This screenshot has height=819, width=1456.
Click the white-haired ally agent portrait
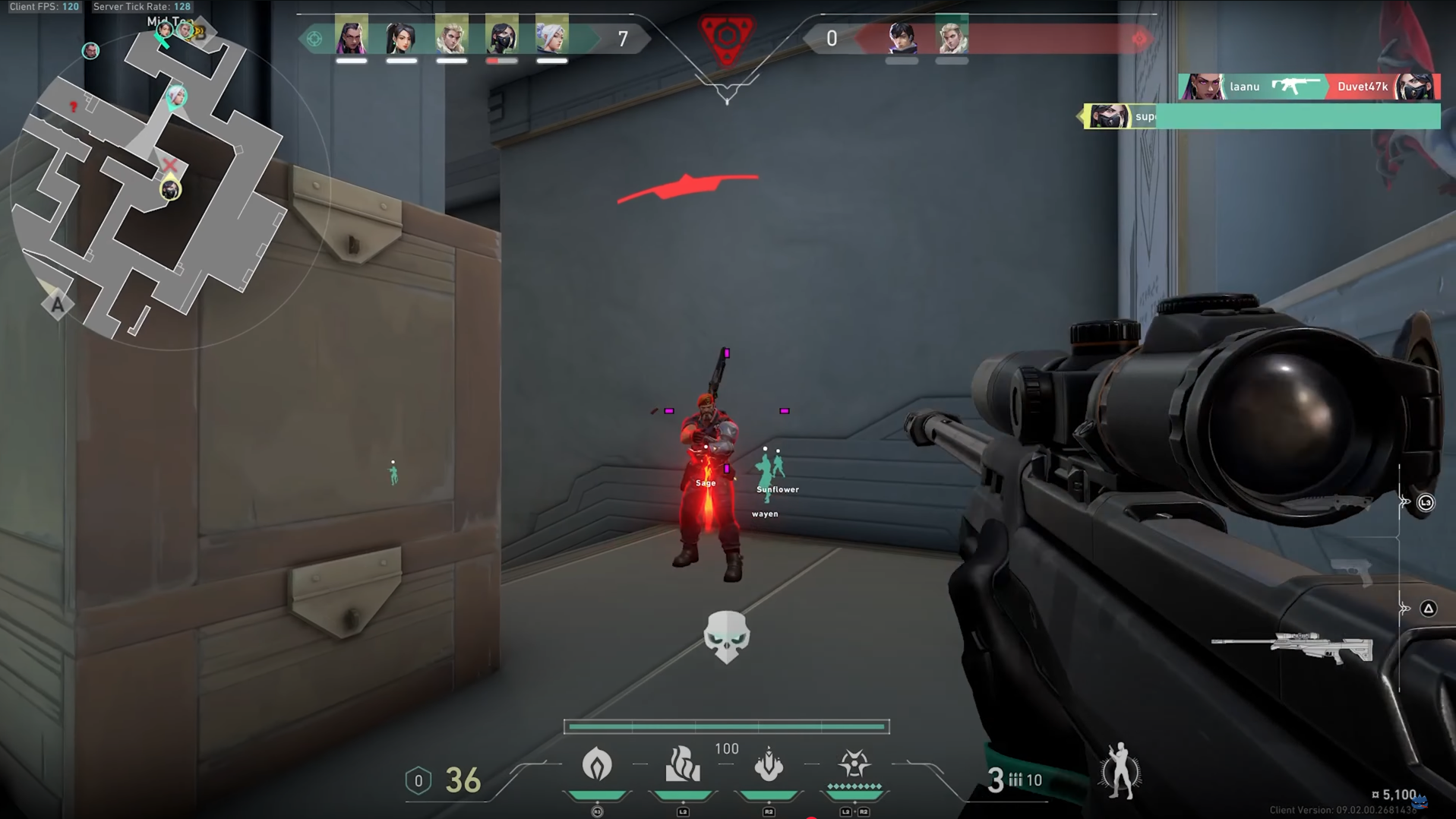(551, 38)
